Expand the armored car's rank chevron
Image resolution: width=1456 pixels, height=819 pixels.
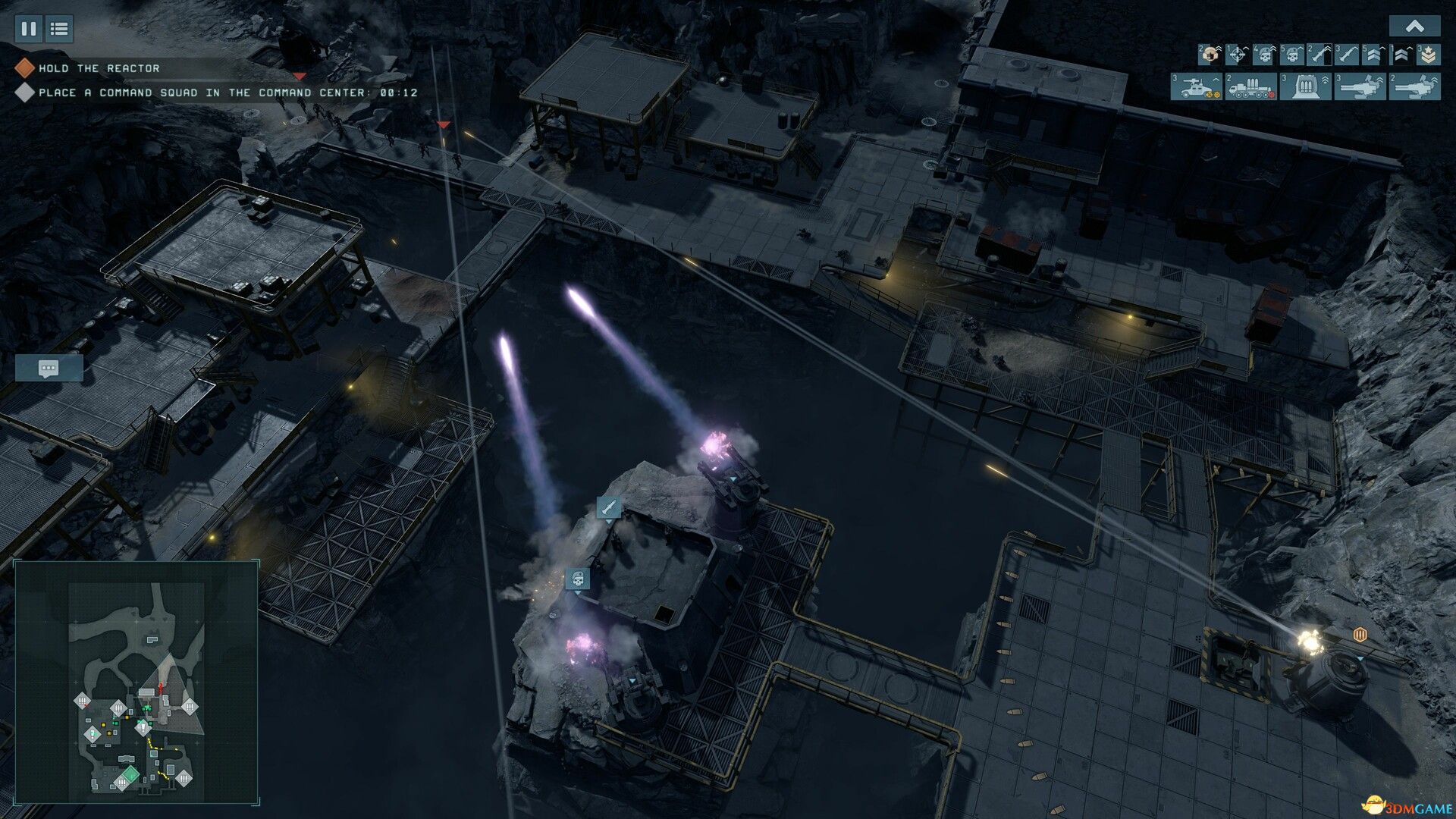[1215, 80]
